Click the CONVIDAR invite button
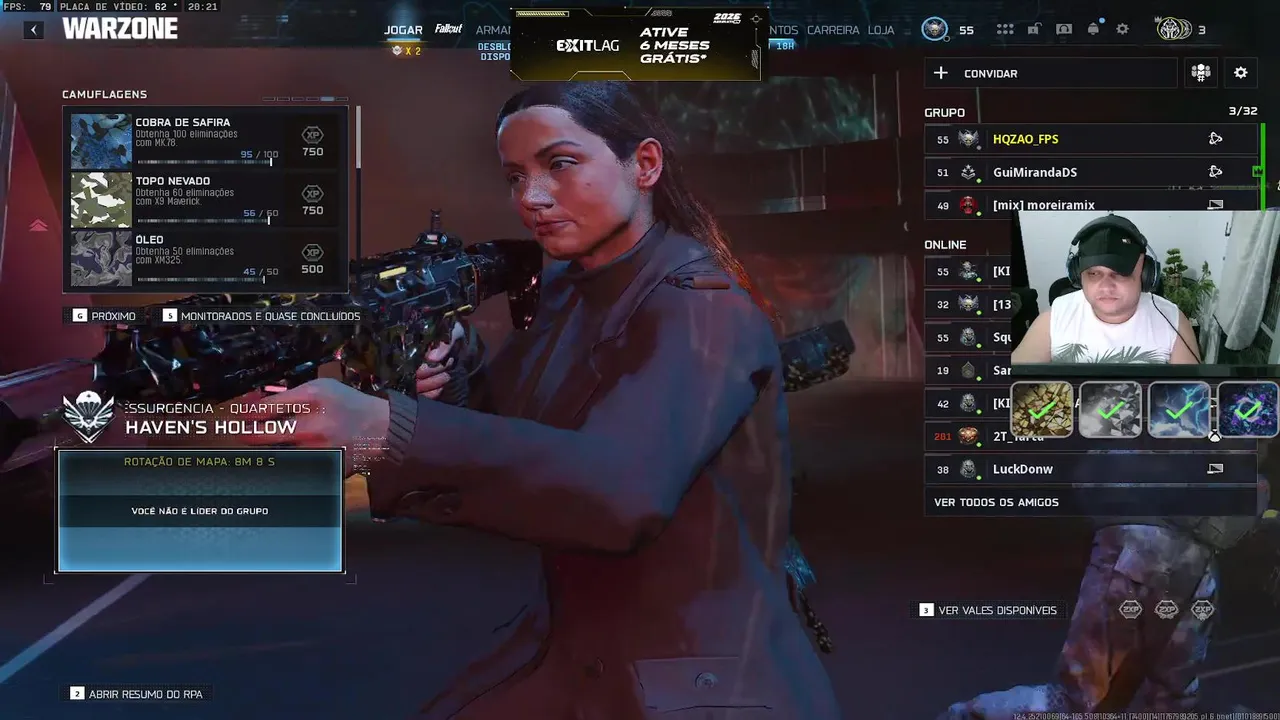The height and width of the screenshot is (720, 1280). click(1050, 73)
